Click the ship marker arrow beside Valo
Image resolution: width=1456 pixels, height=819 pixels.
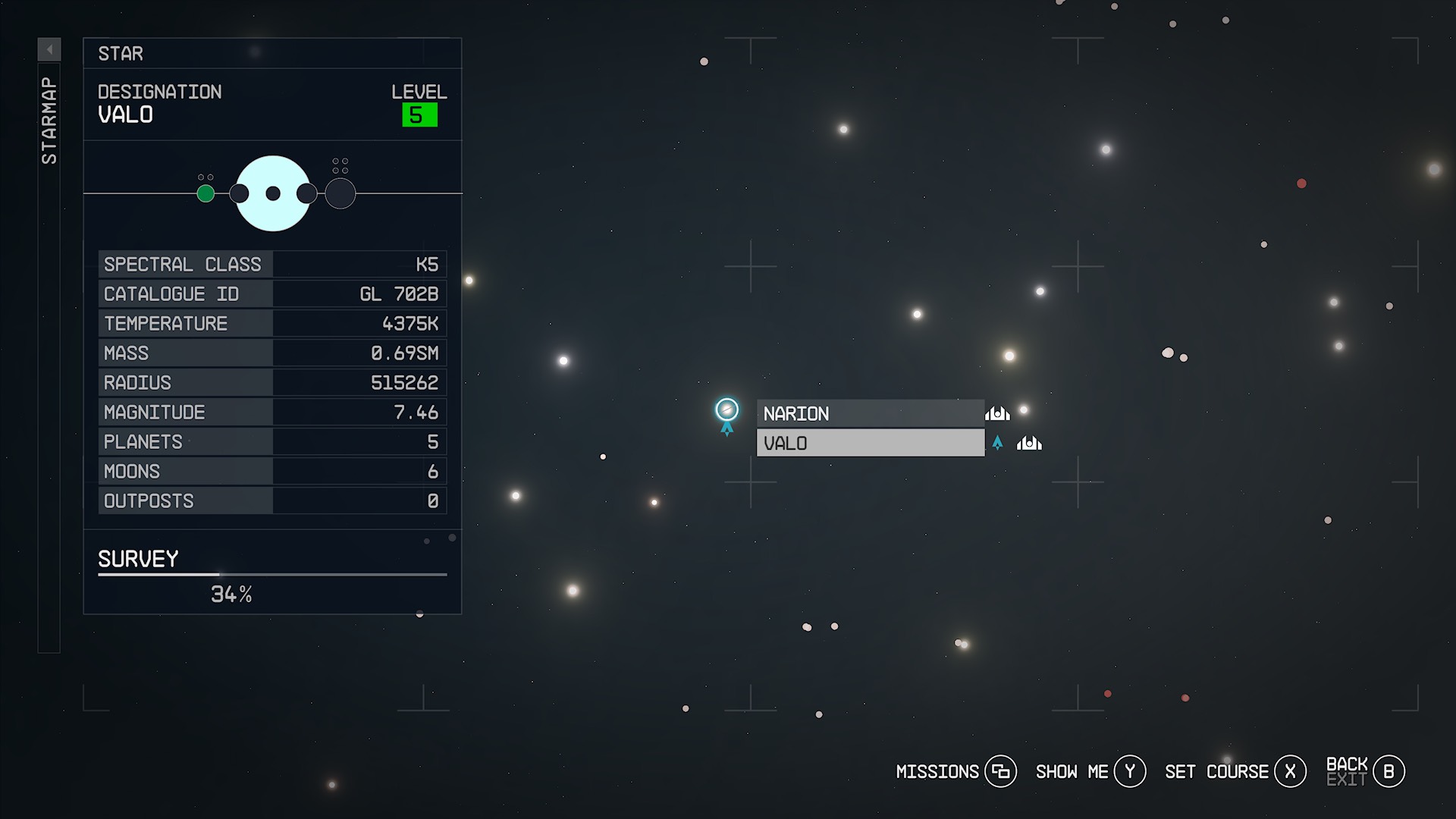997,443
